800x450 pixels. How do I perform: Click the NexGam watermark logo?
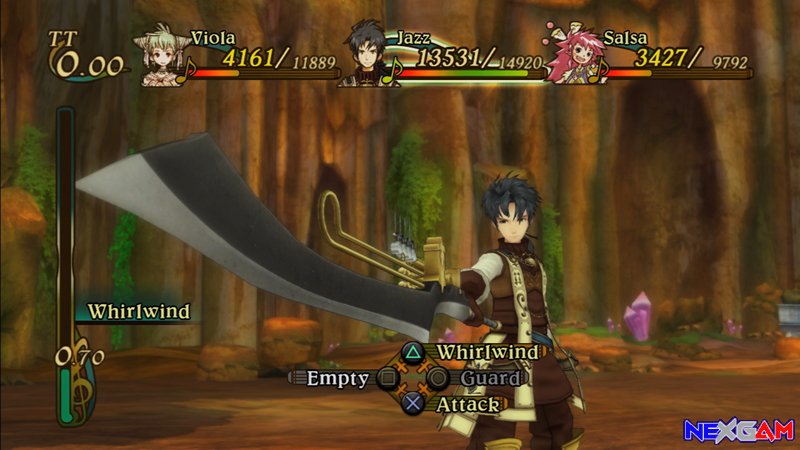pos(737,431)
